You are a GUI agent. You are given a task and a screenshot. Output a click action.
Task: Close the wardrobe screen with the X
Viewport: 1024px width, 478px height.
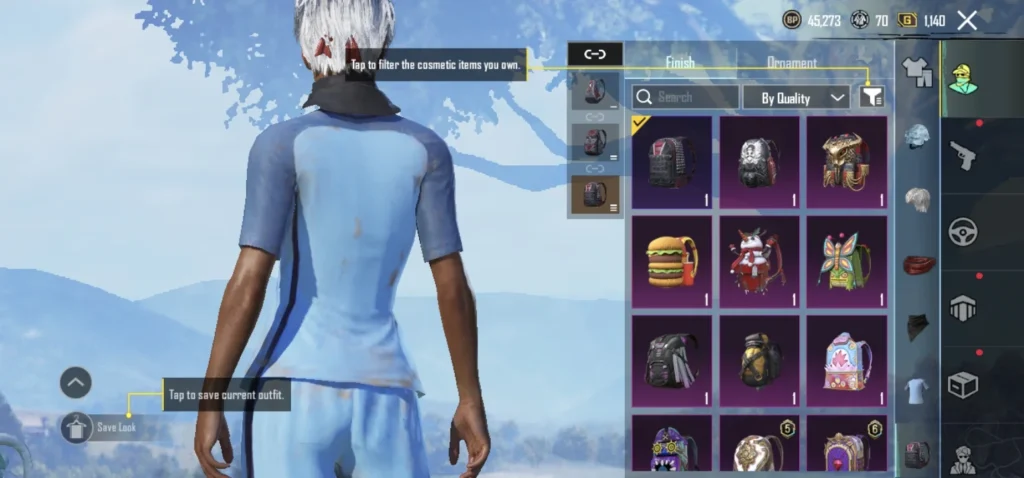967,20
